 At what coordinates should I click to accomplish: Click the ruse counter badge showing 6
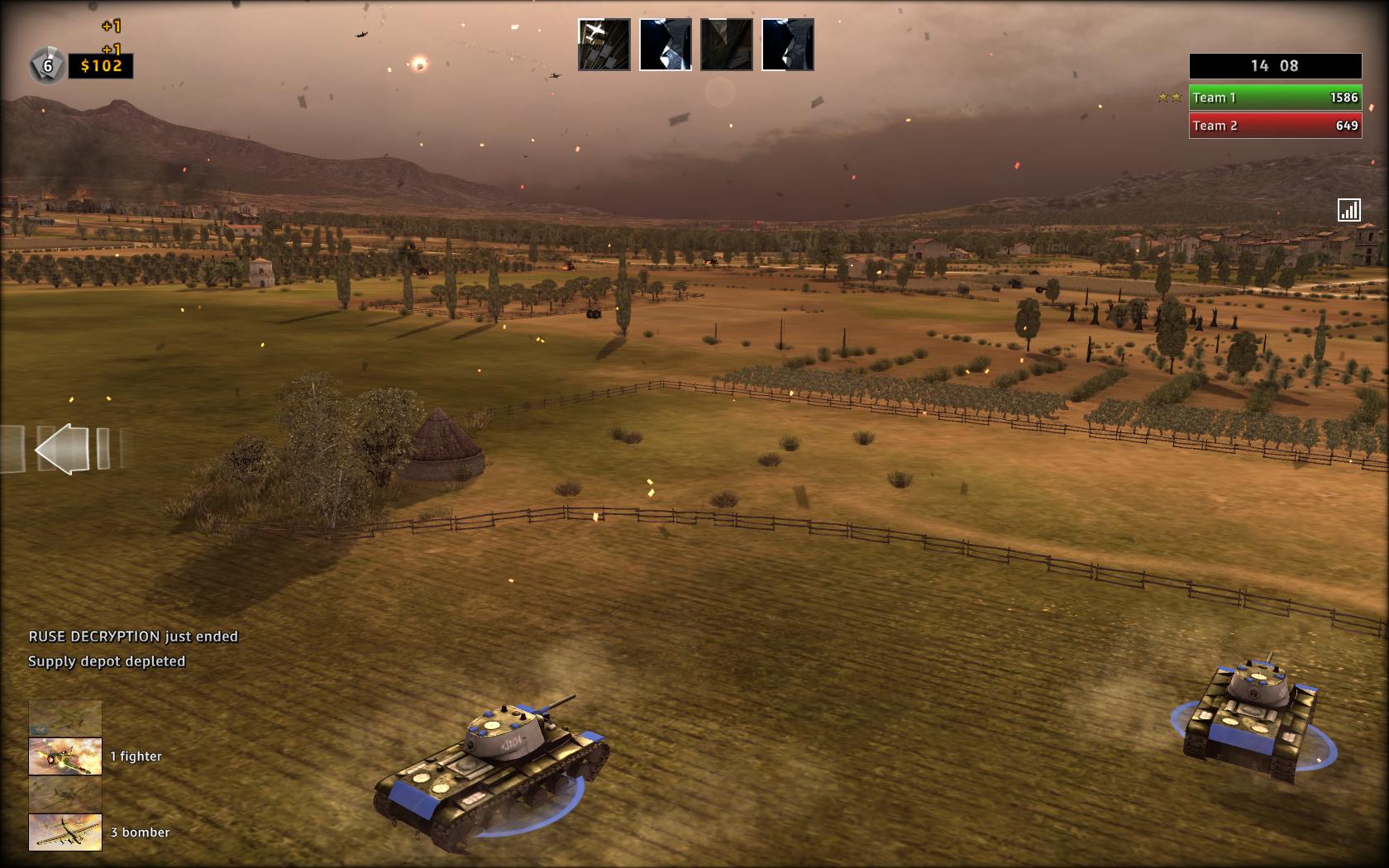(47, 66)
